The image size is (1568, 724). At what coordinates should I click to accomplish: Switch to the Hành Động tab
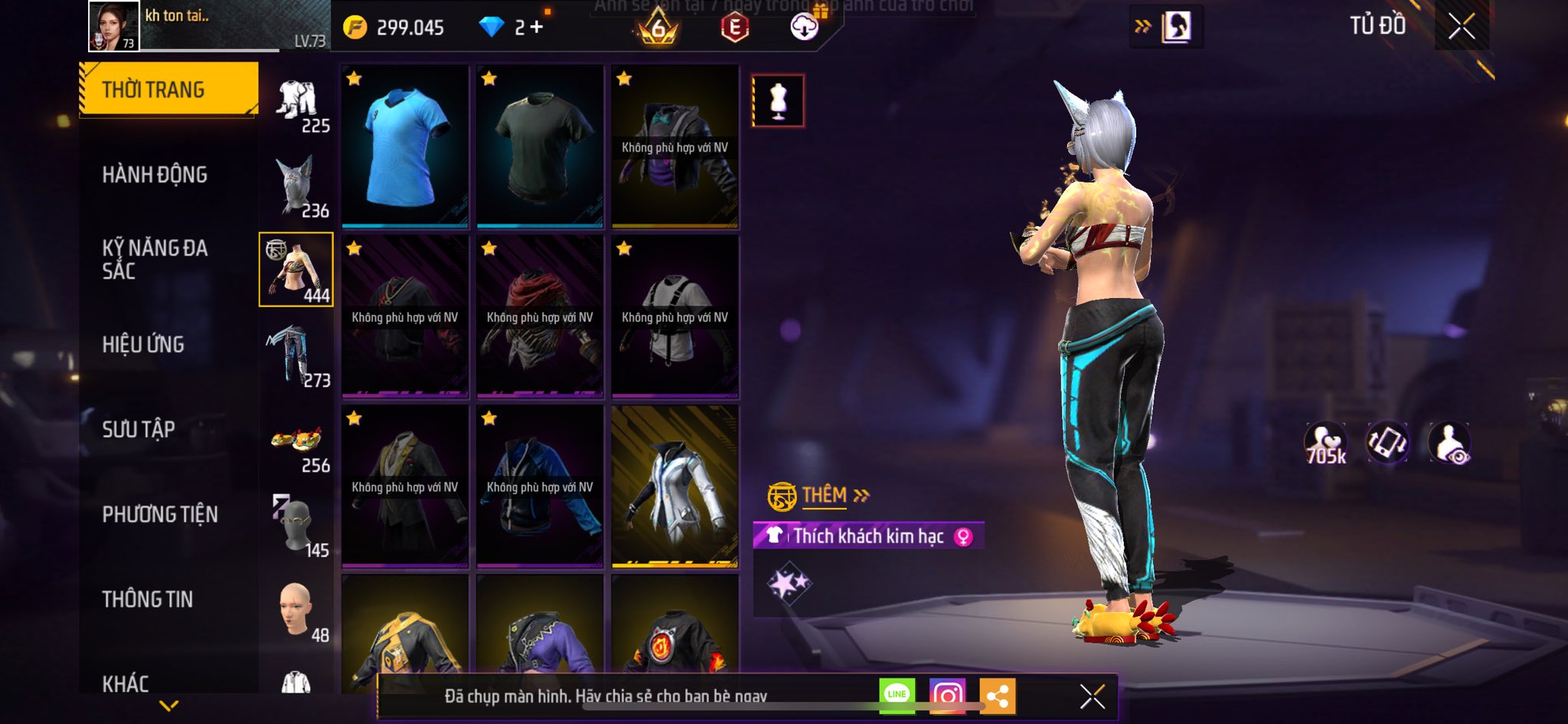155,175
